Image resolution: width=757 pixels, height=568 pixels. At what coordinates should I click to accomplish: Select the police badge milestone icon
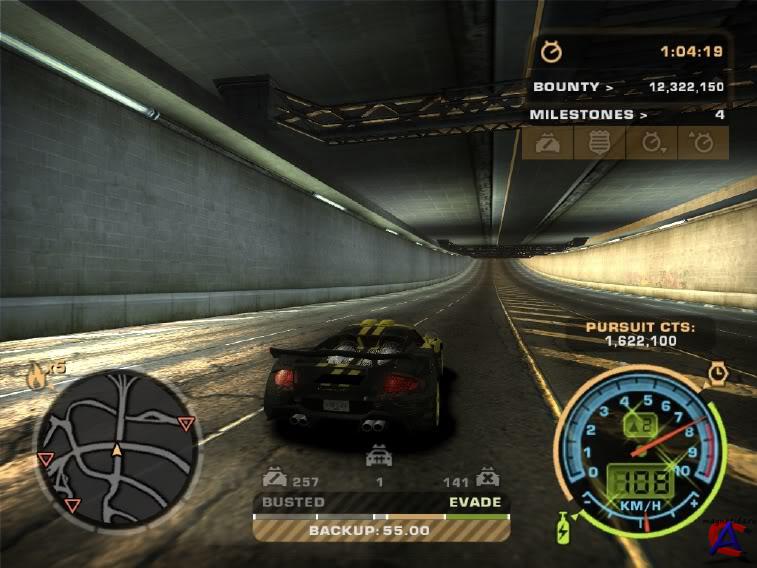tap(599, 143)
